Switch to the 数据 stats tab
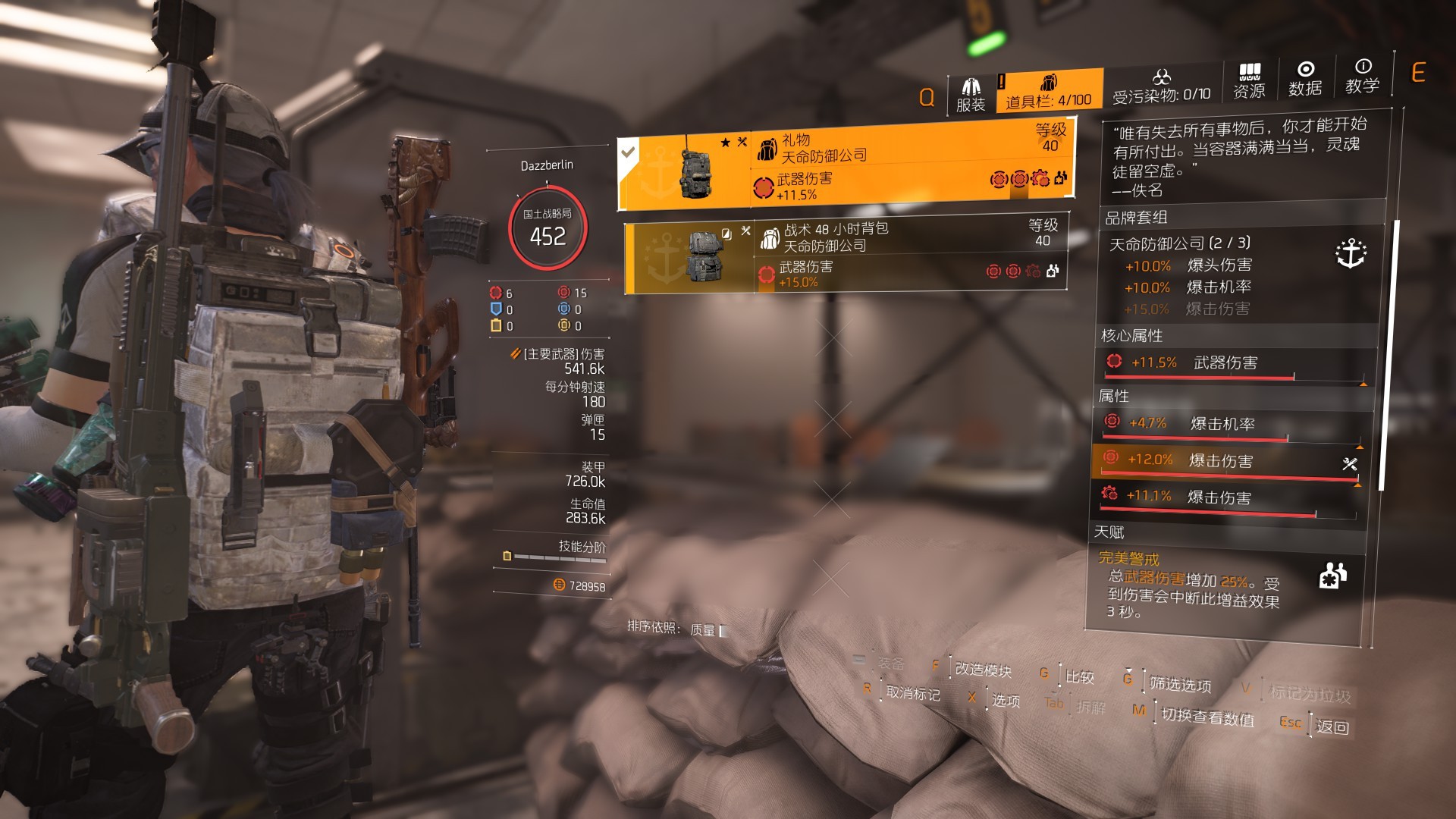 point(1305,80)
